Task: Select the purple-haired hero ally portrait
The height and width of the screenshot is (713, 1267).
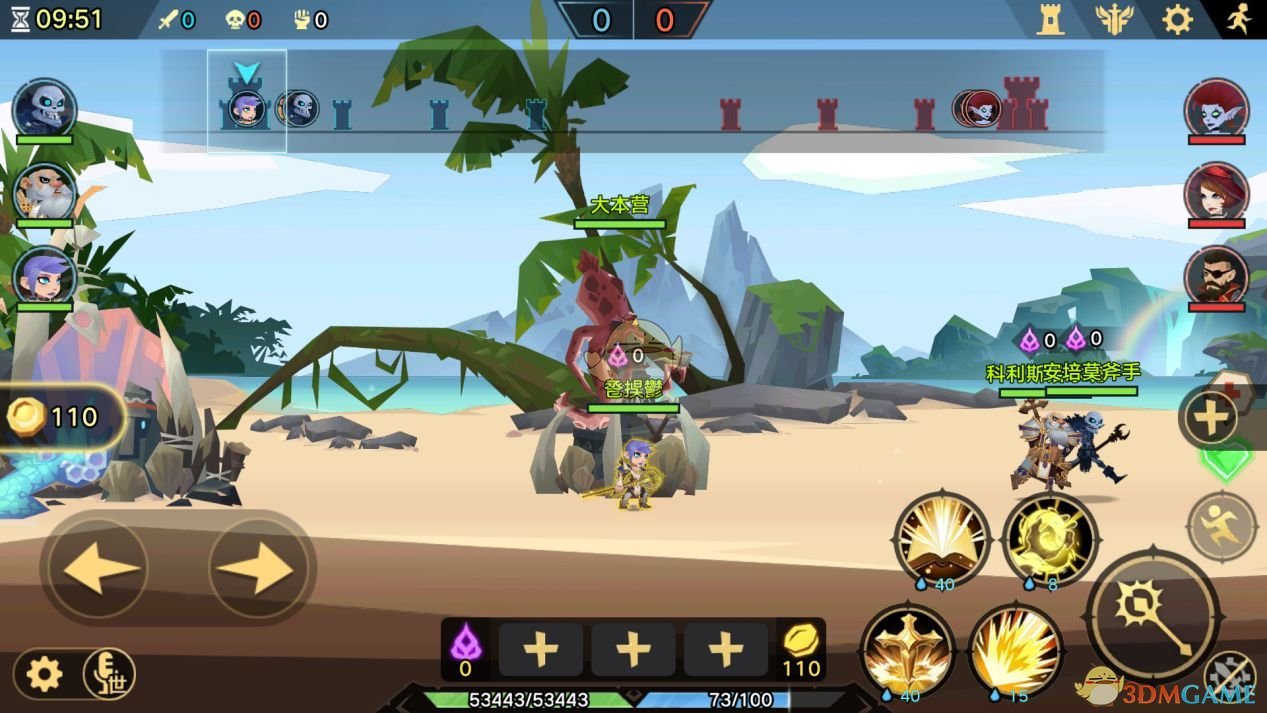Action: [x=44, y=276]
